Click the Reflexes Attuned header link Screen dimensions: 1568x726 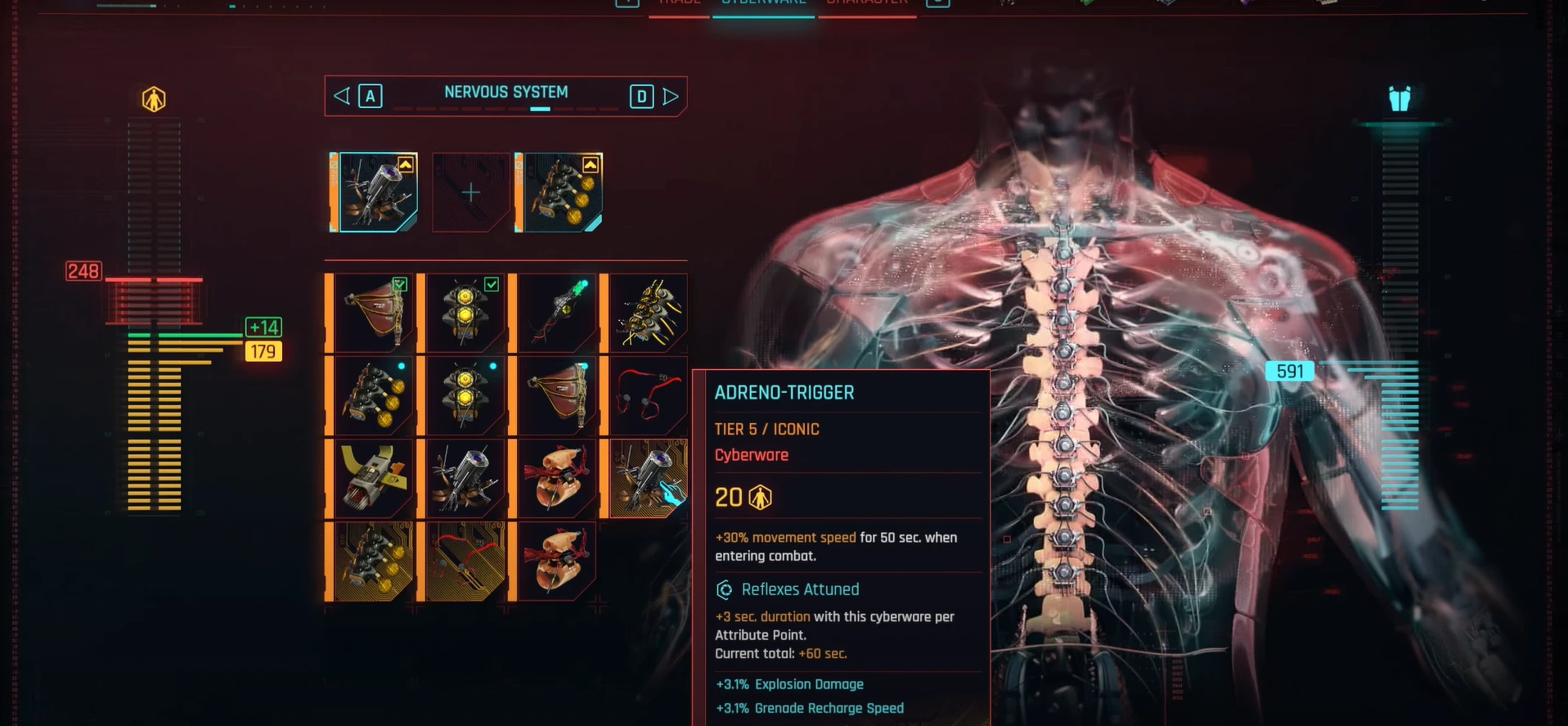tap(799, 589)
